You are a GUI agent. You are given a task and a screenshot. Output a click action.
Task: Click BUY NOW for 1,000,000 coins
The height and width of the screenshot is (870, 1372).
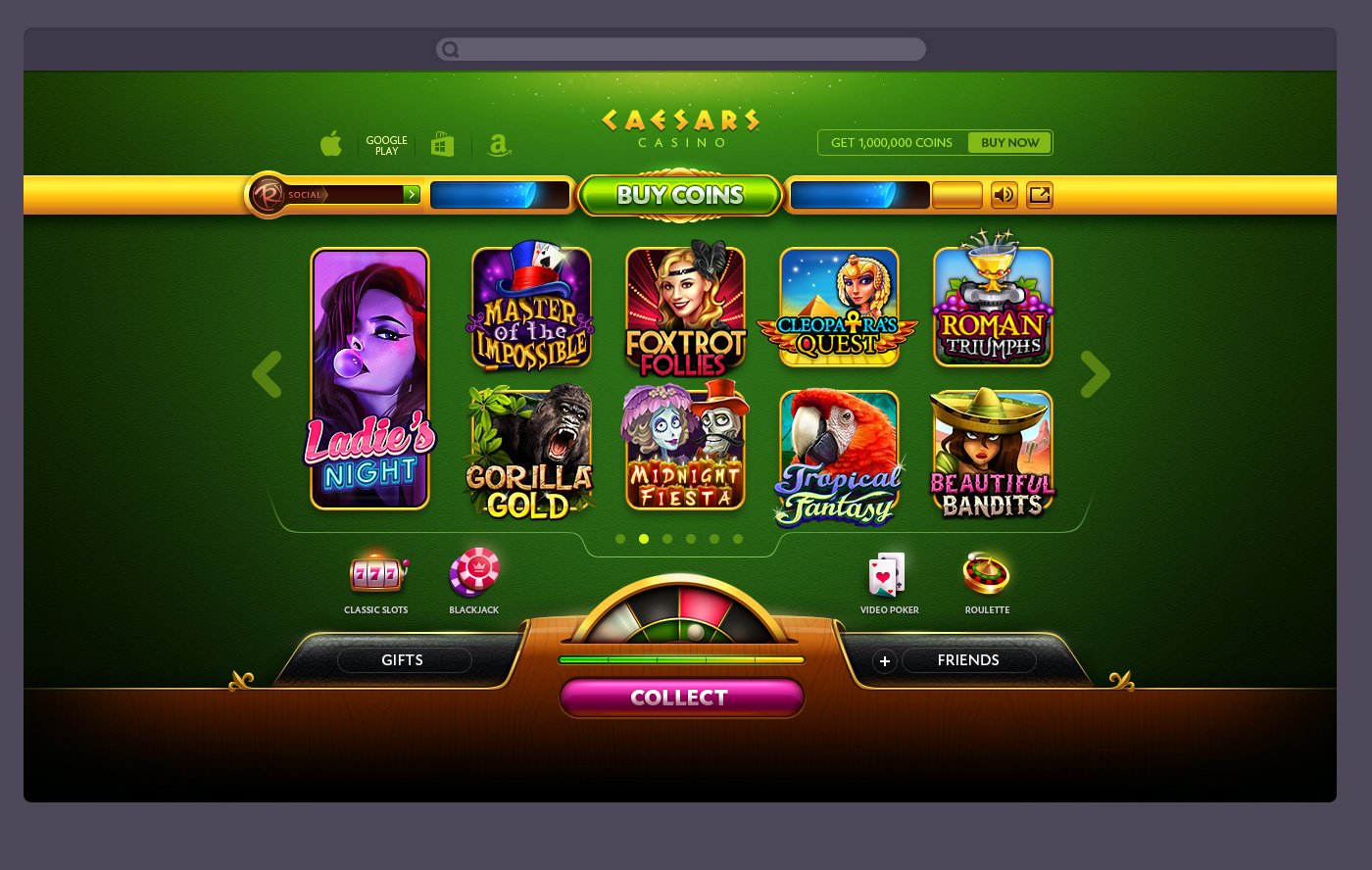tap(1009, 142)
